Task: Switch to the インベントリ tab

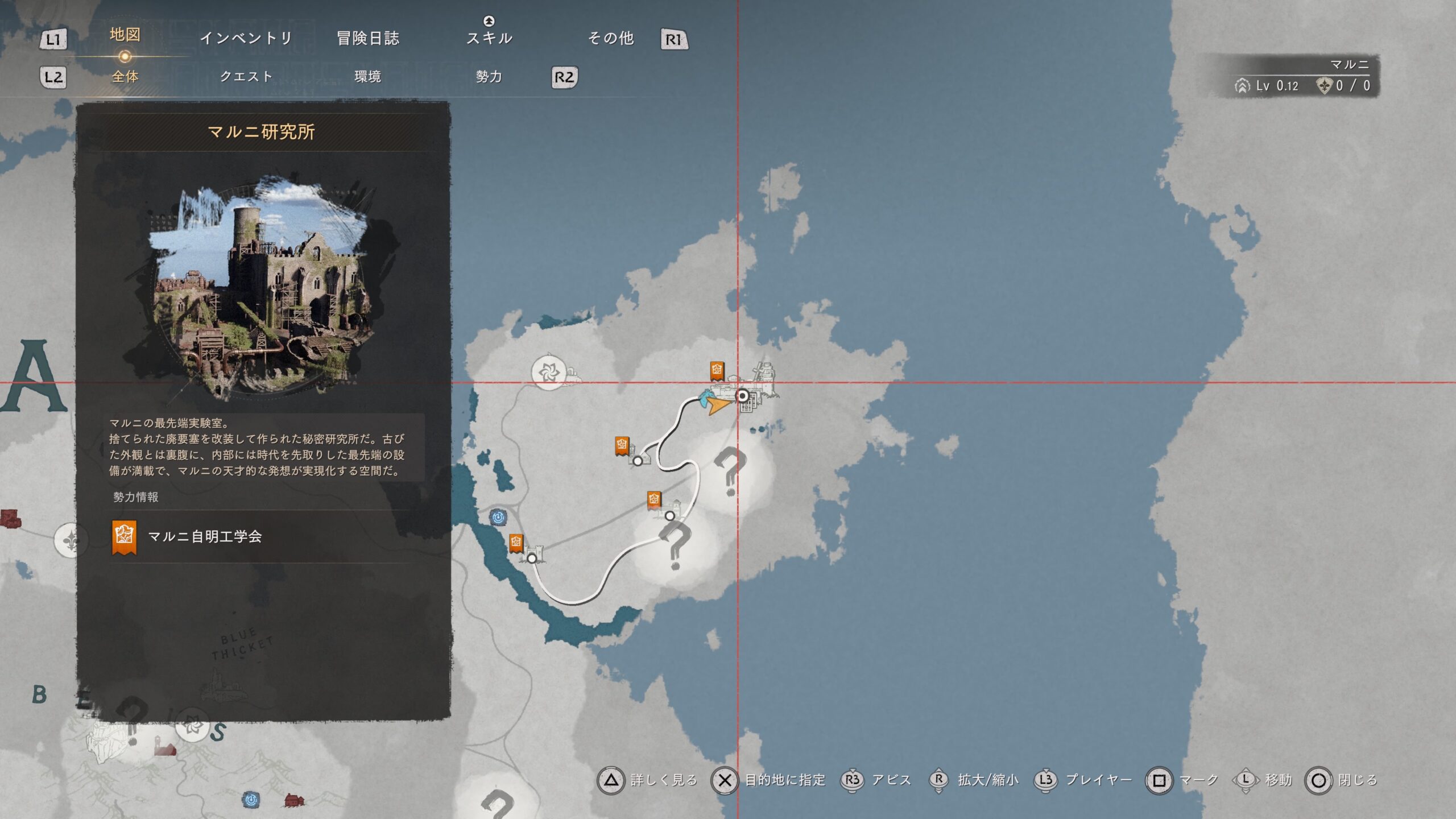Action: tap(246, 38)
